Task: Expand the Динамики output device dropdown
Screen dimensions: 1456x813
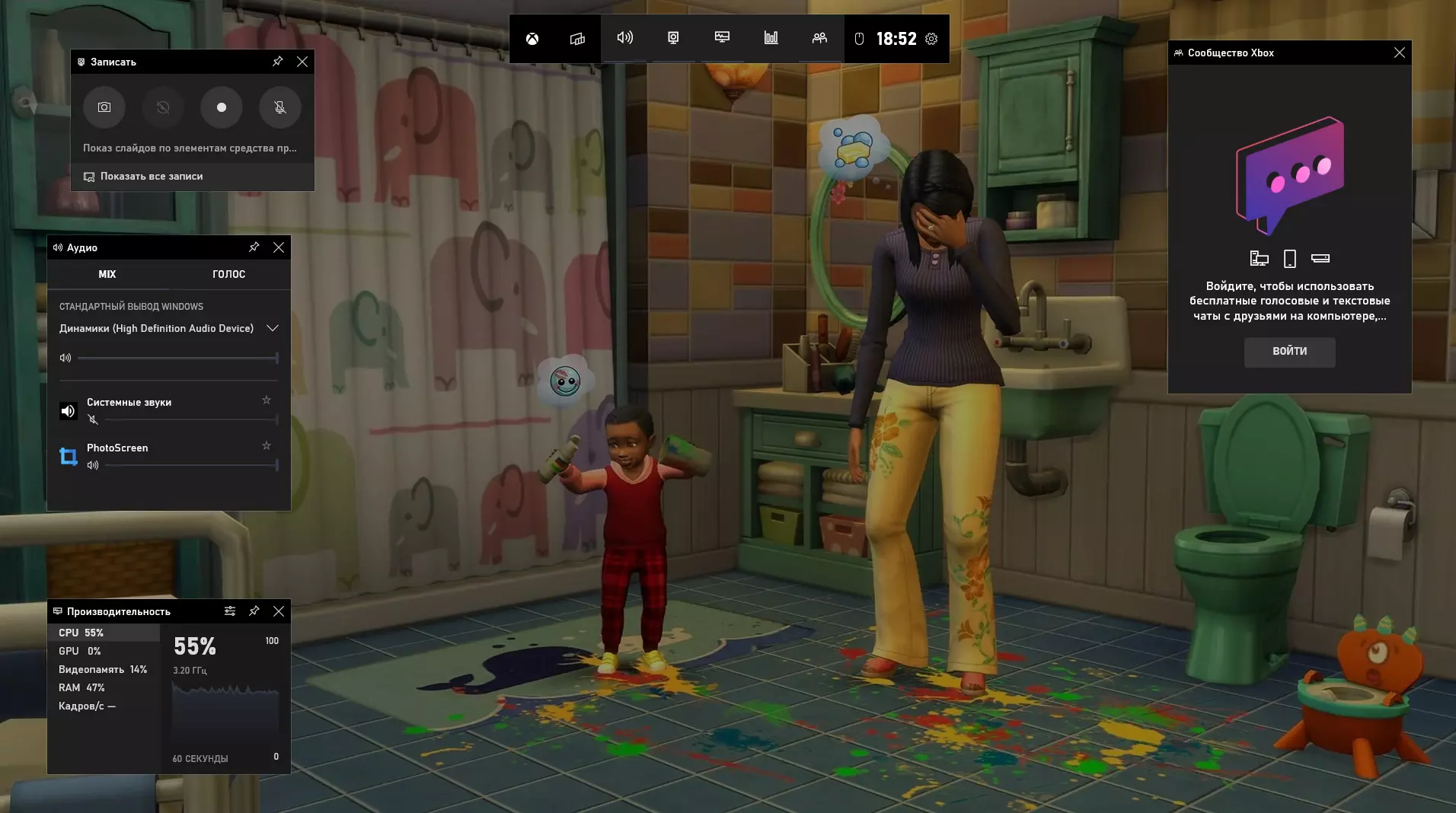Action: 272,328
